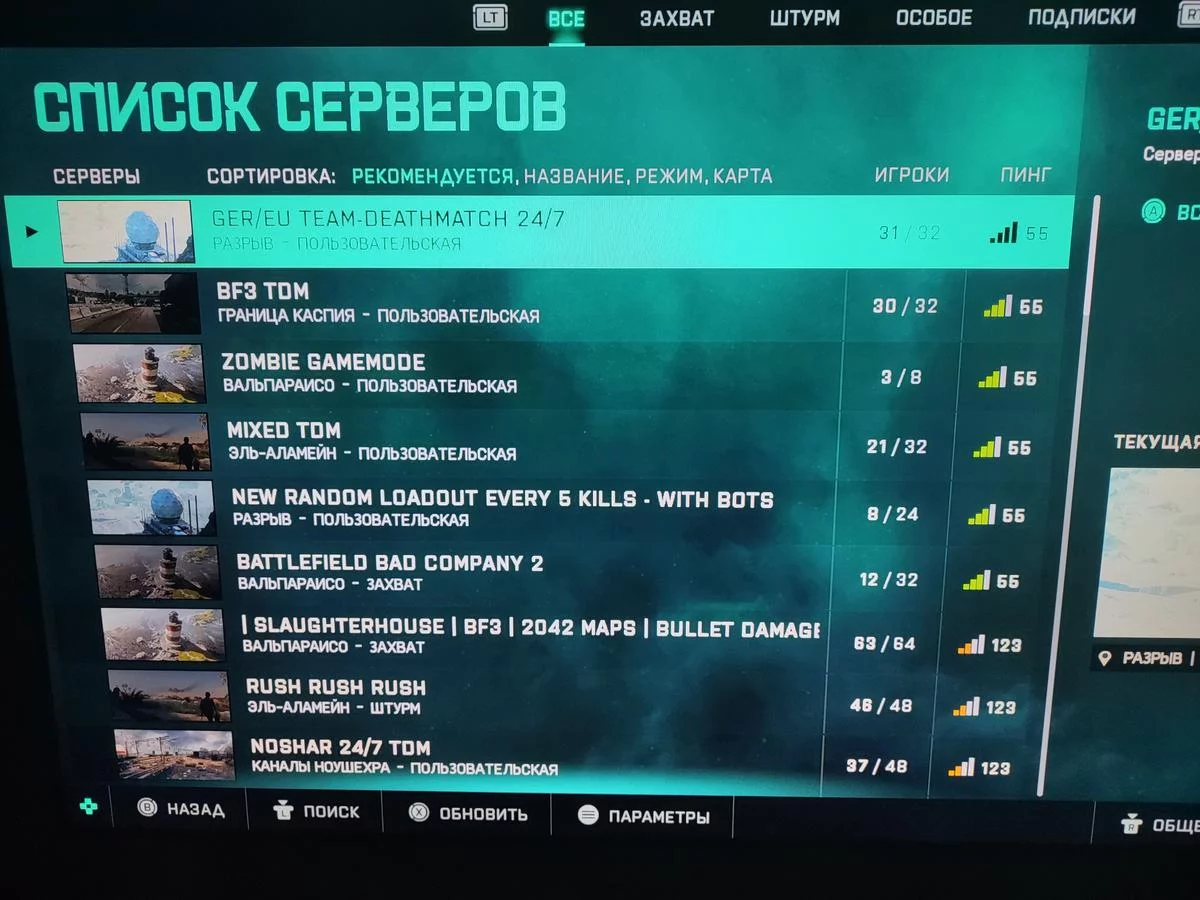Open the ПАРАМЕТРЫ options

tap(643, 816)
